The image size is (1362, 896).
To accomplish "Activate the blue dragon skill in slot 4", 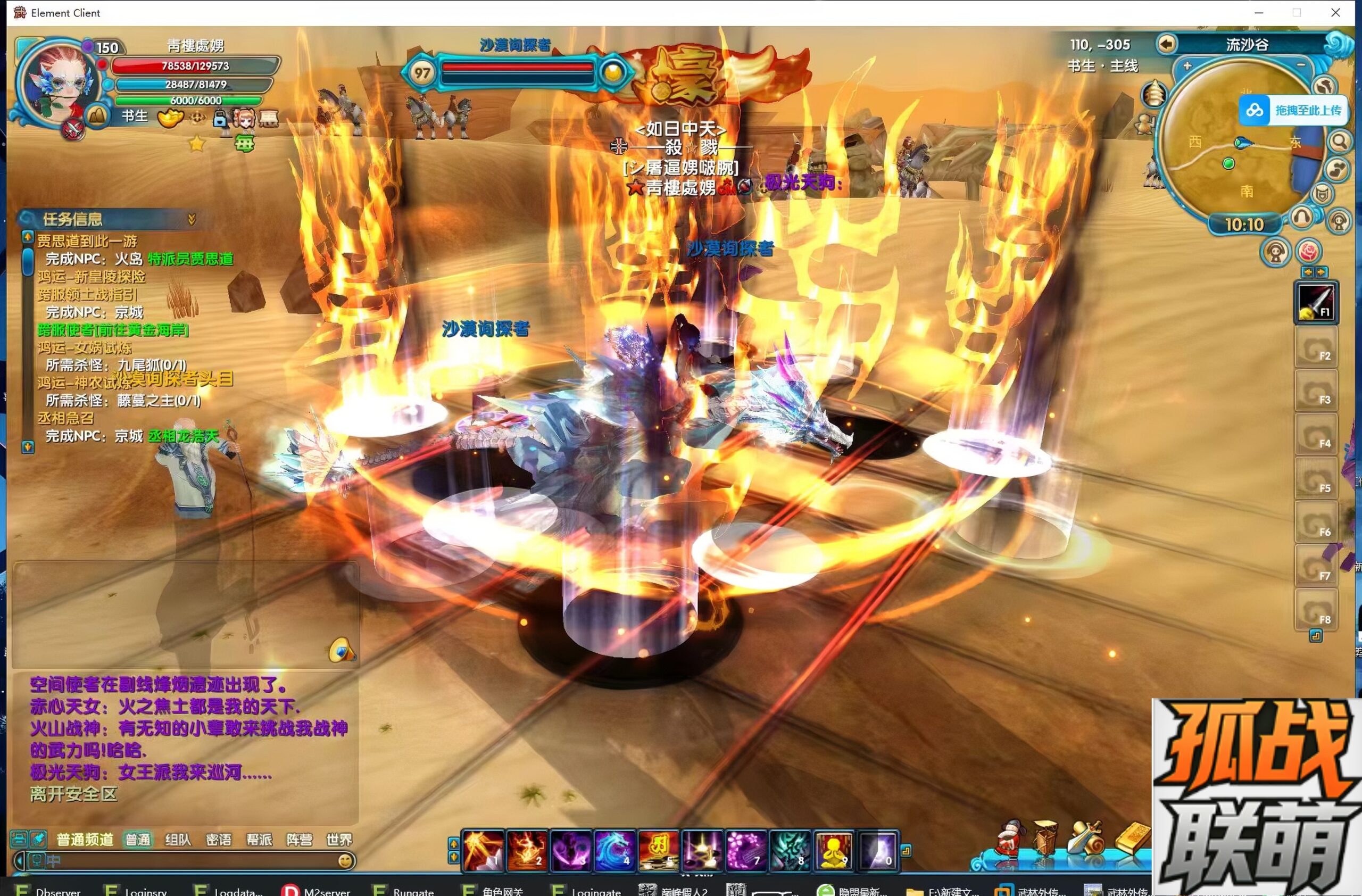I will point(613,849).
